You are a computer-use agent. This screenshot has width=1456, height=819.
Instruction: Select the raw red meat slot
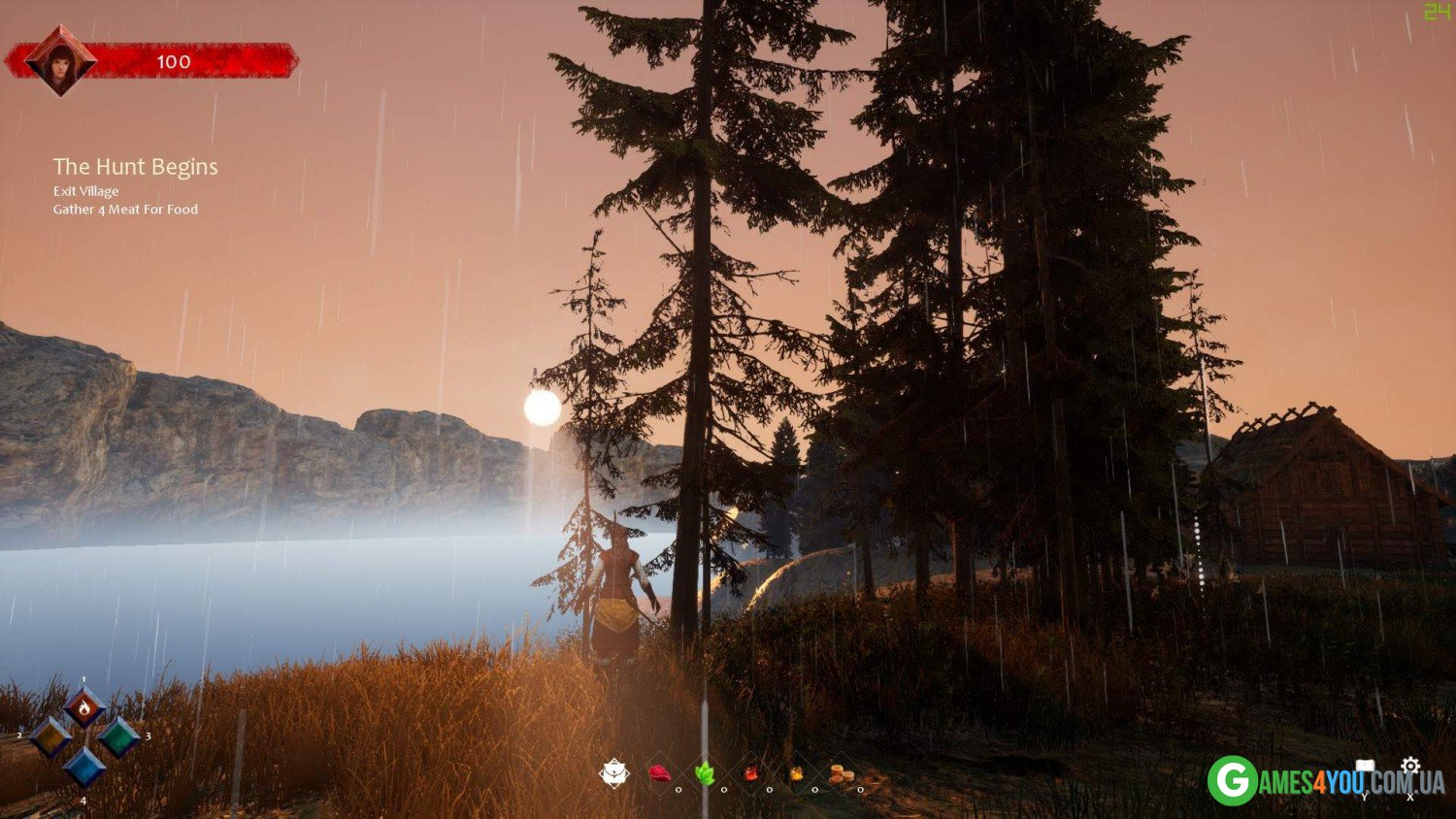click(x=660, y=773)
